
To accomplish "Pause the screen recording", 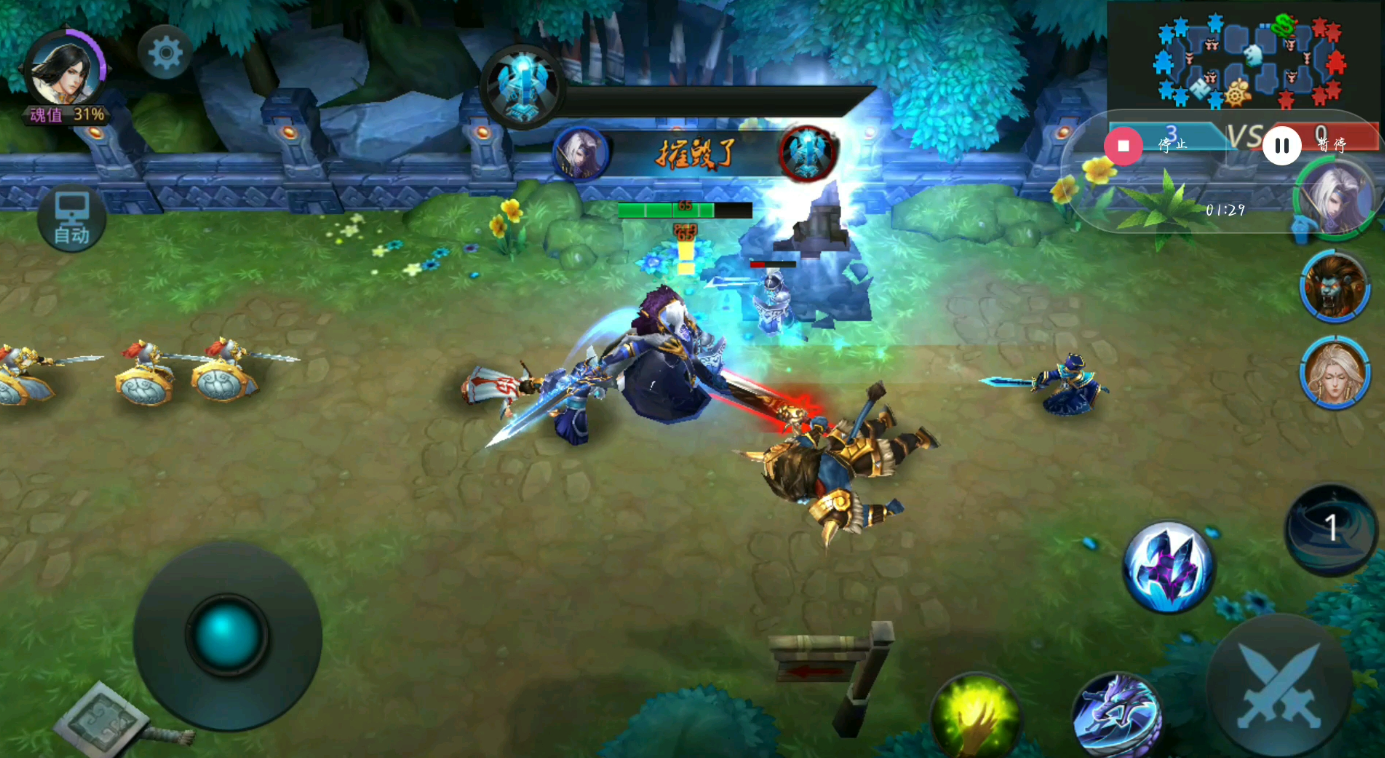I will pos(1281,146).
